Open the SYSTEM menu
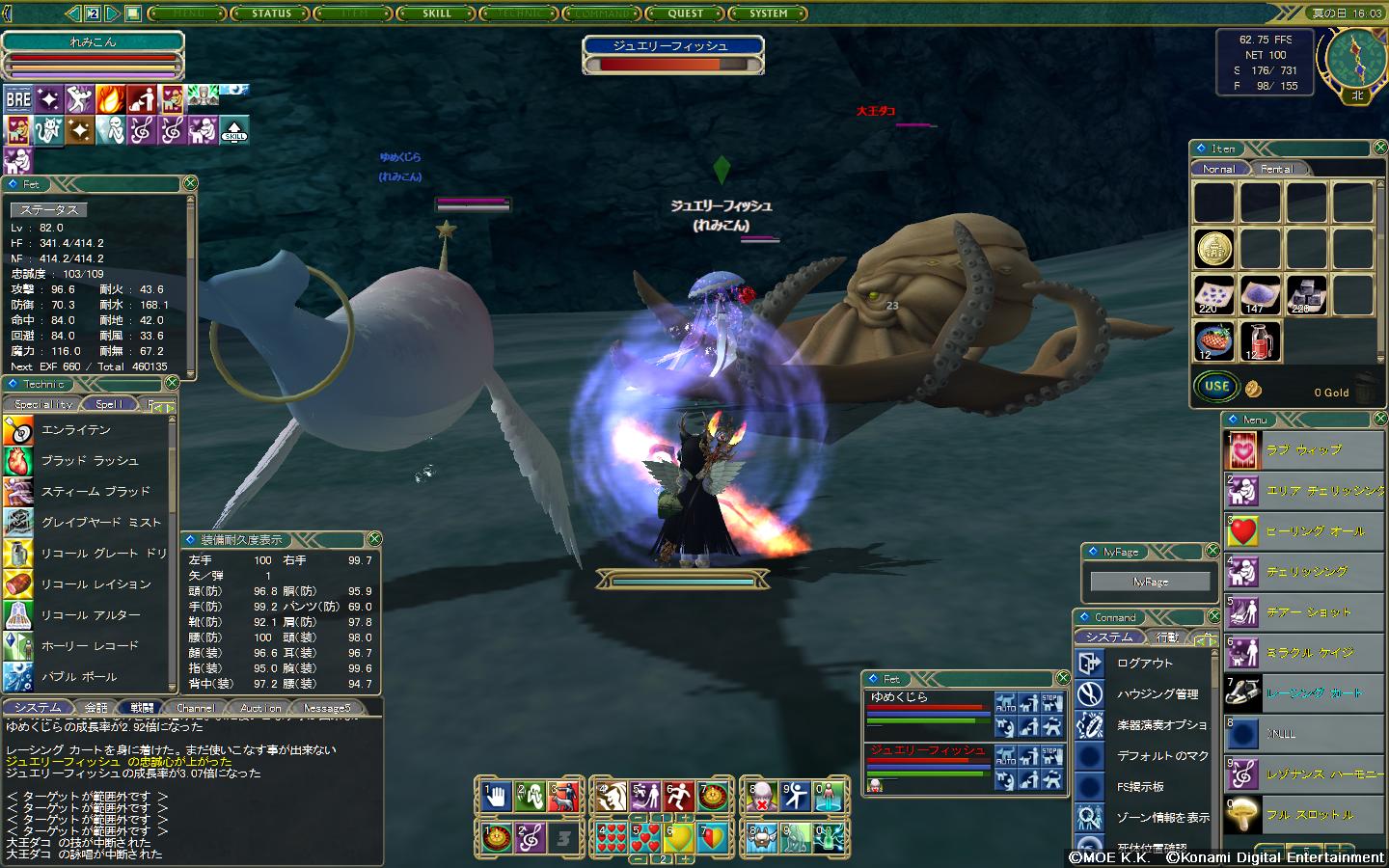Screen dimensions: 1389x868 769,14
